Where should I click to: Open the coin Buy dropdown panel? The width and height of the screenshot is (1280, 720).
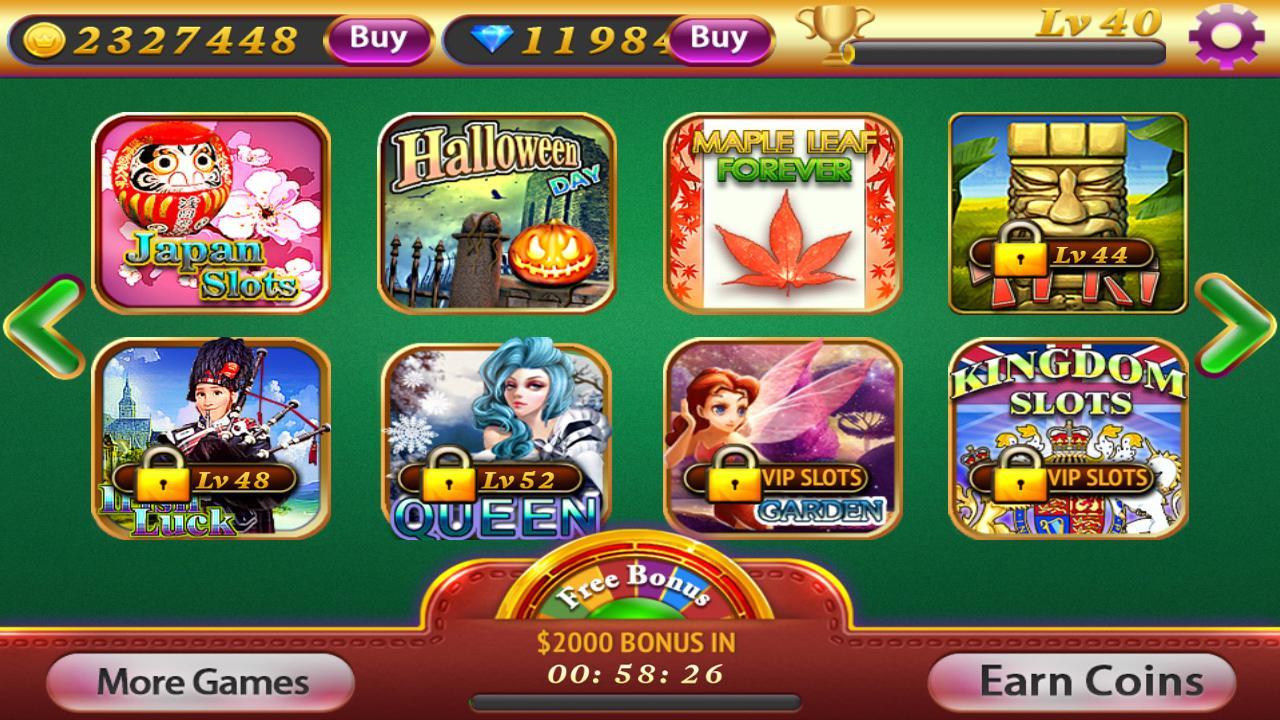(376, 37)
